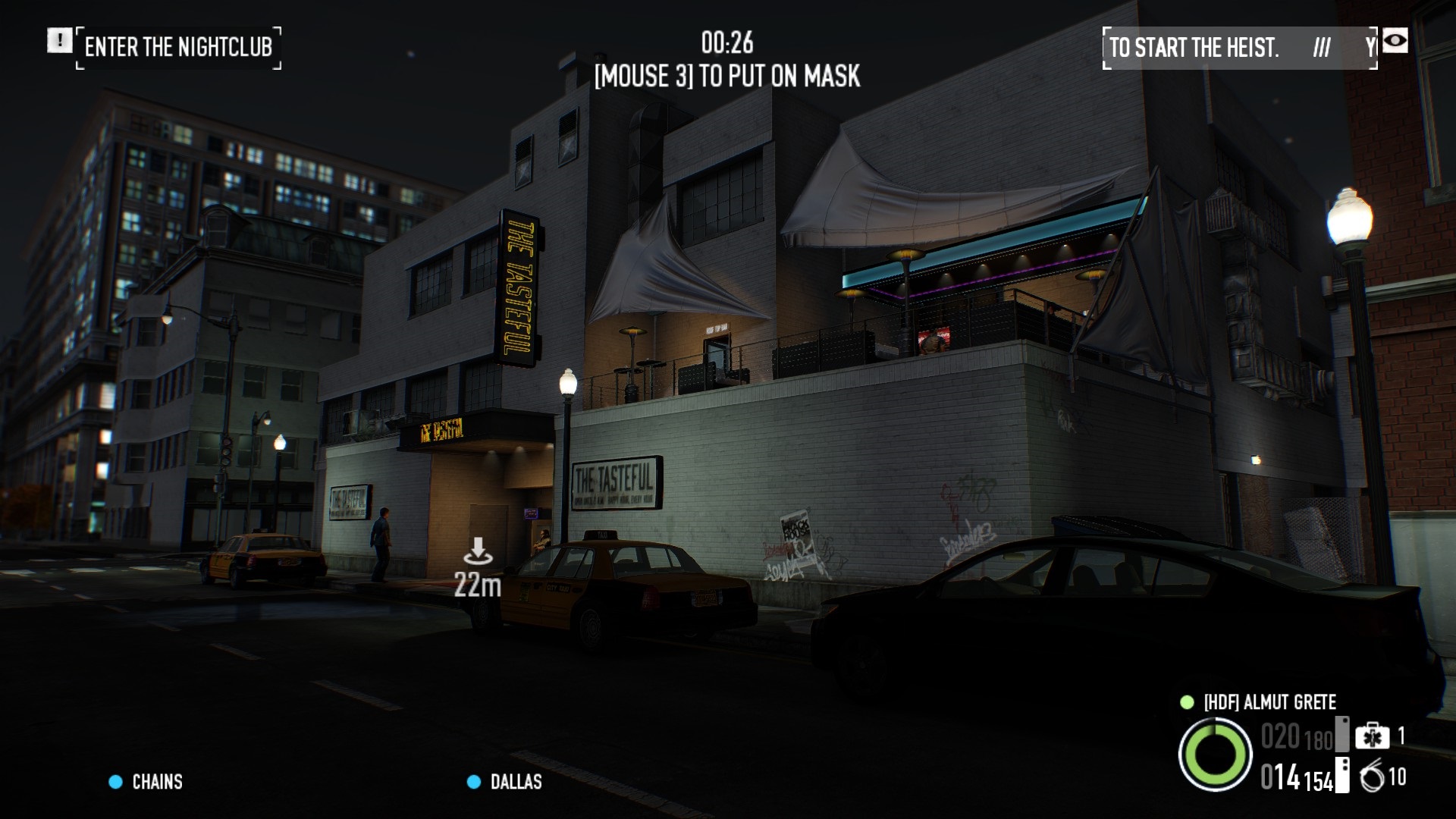Click the eye detection icon

coord(1395,41)
